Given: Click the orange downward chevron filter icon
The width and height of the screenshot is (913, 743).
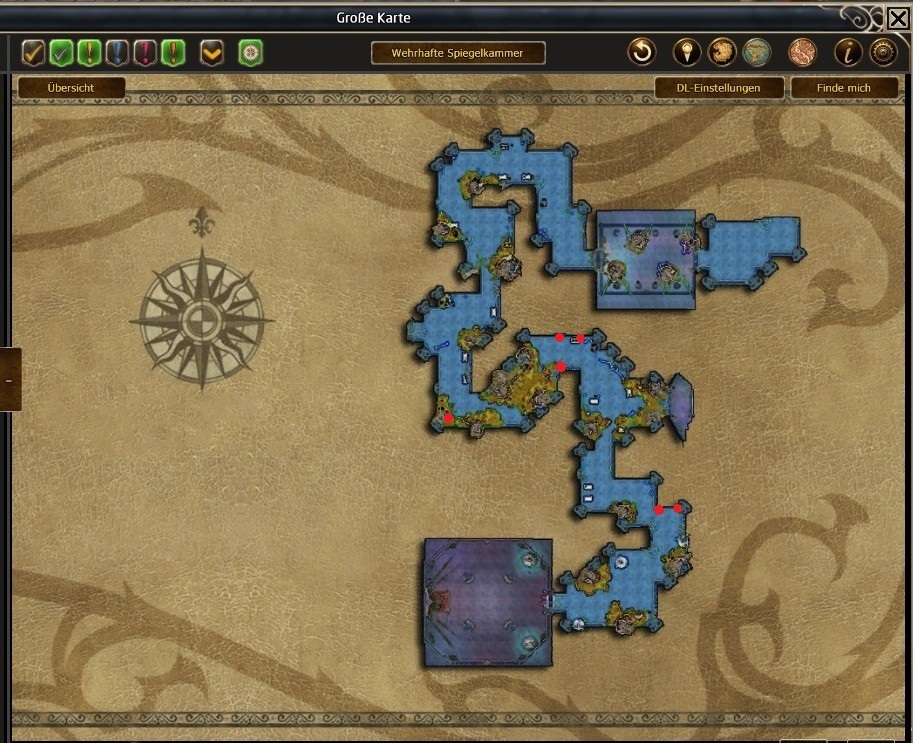Looking at the screenshot, I should tap(211, 52).
